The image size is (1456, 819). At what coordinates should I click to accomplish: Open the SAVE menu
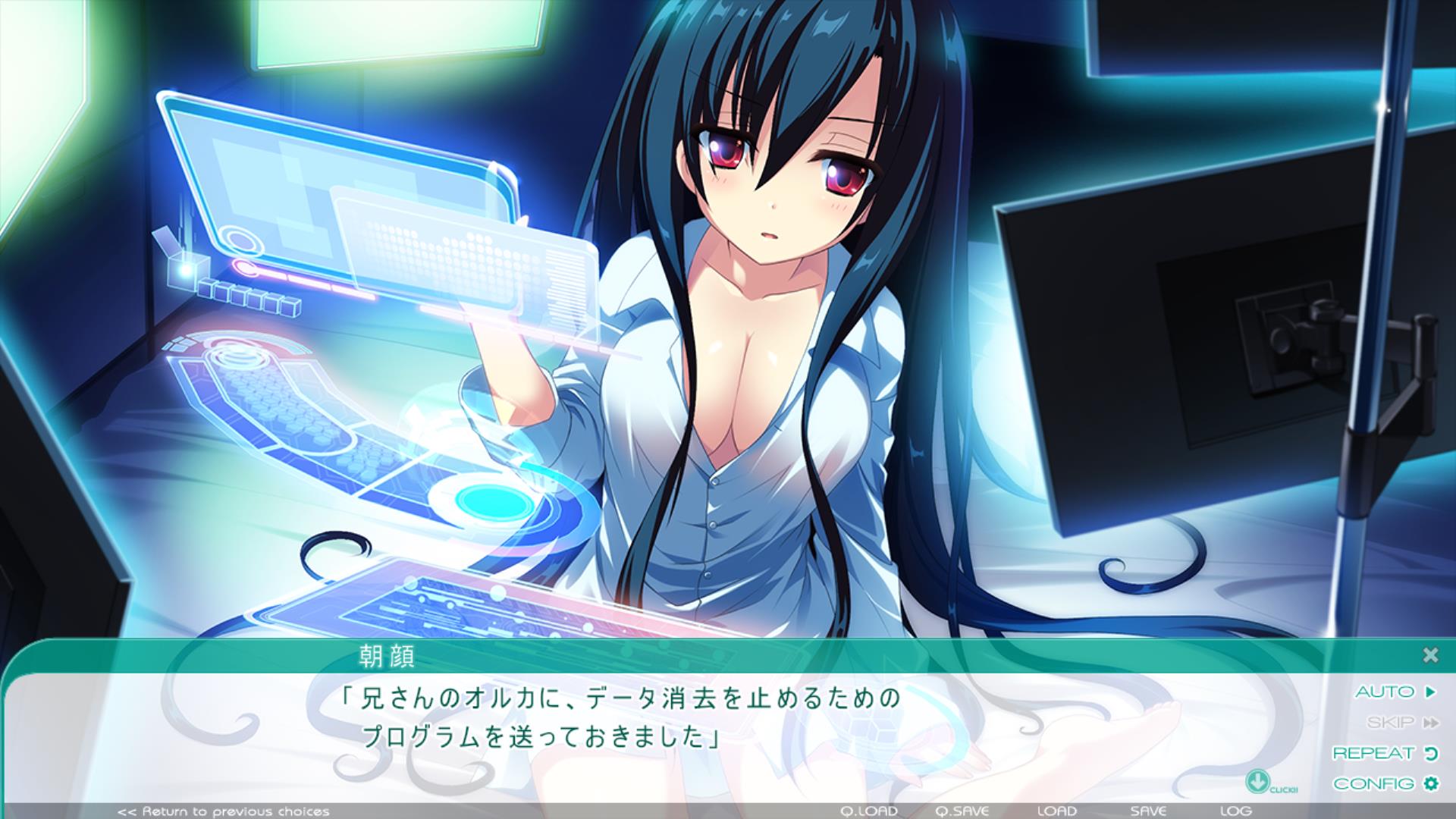coord(1148,811)
